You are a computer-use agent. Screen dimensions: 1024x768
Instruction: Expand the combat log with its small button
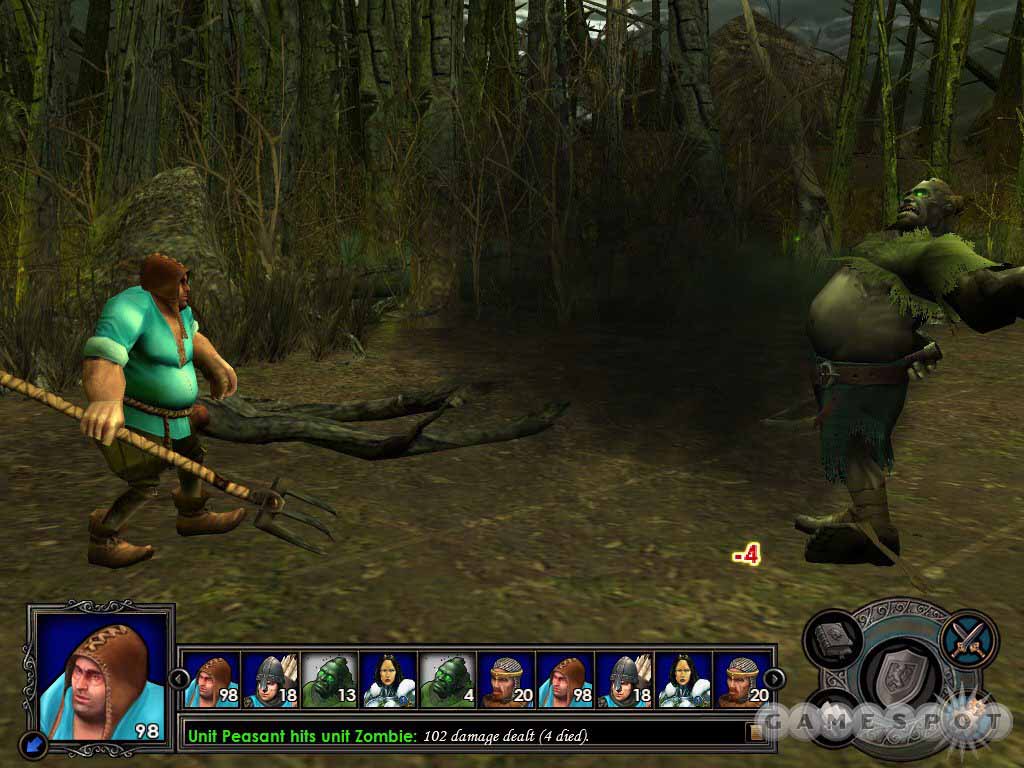756,733
